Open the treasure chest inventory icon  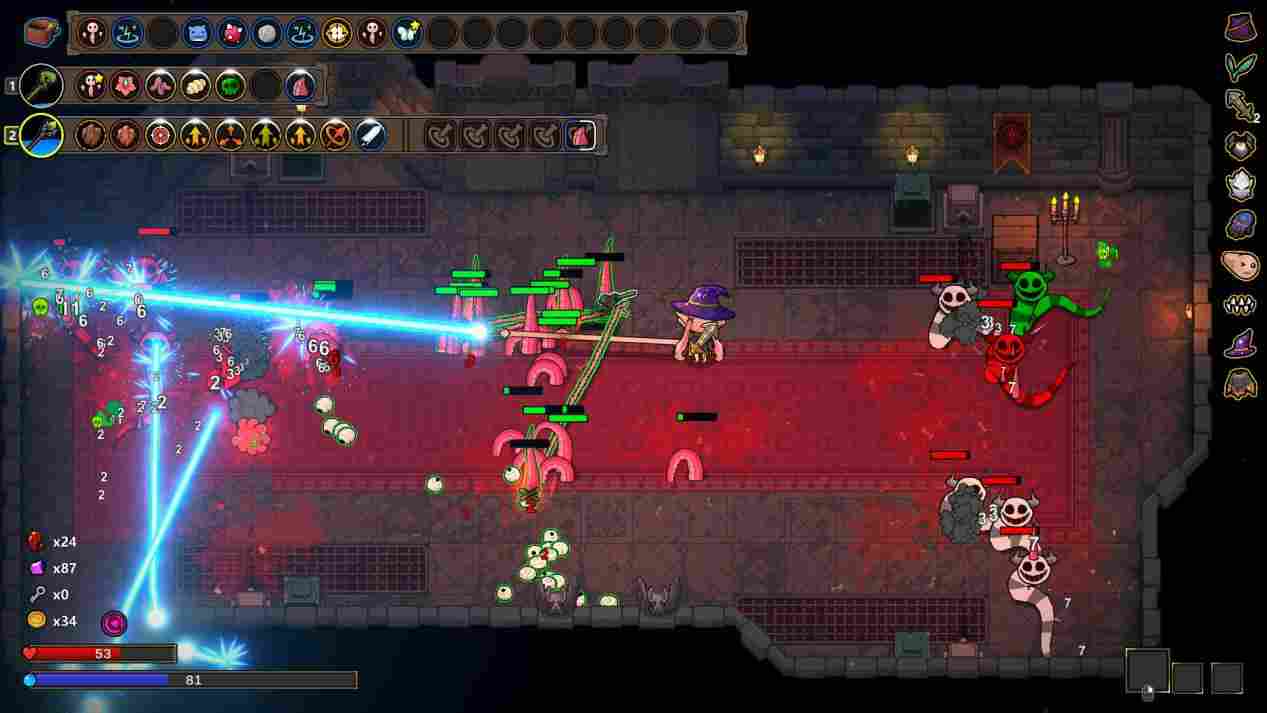41,32
